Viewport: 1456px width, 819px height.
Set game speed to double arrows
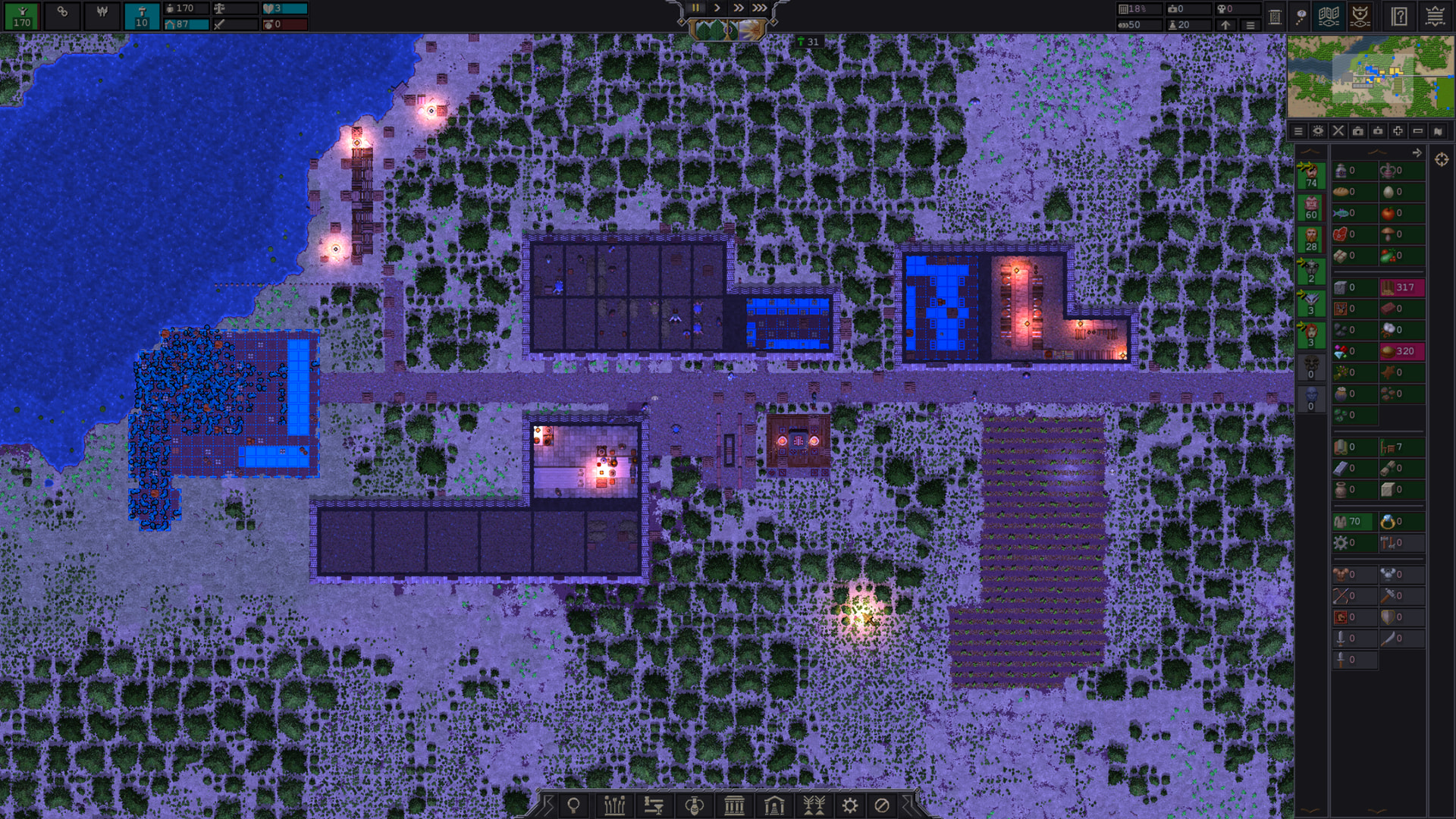[x=738, y=8]
